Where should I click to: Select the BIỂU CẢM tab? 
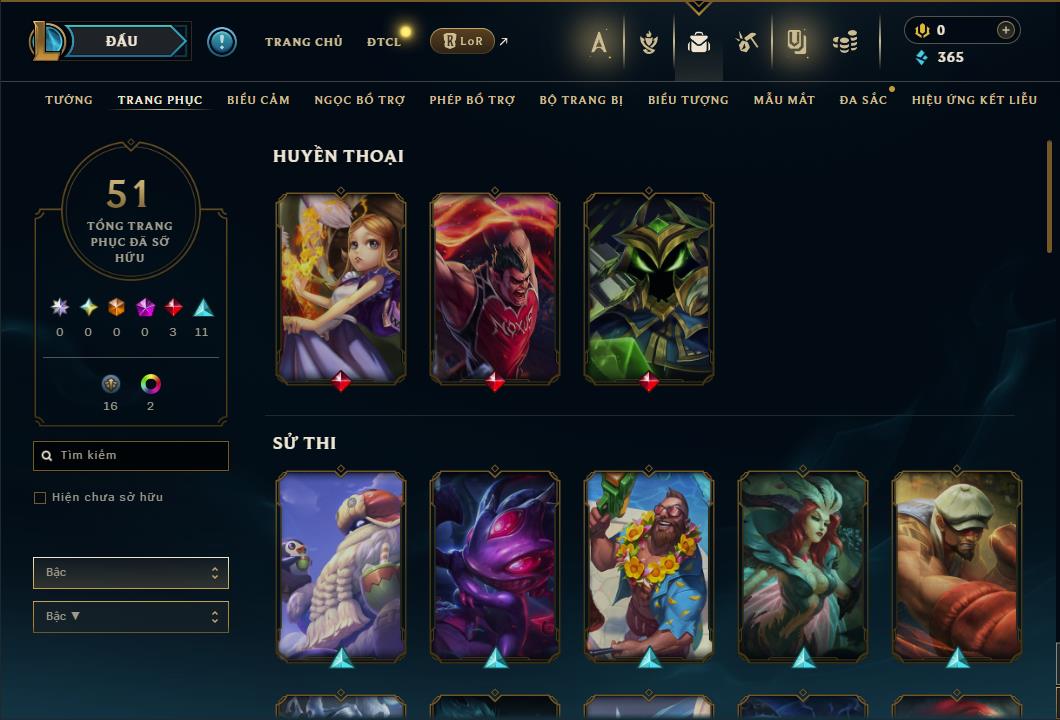[x=258, y=100]
